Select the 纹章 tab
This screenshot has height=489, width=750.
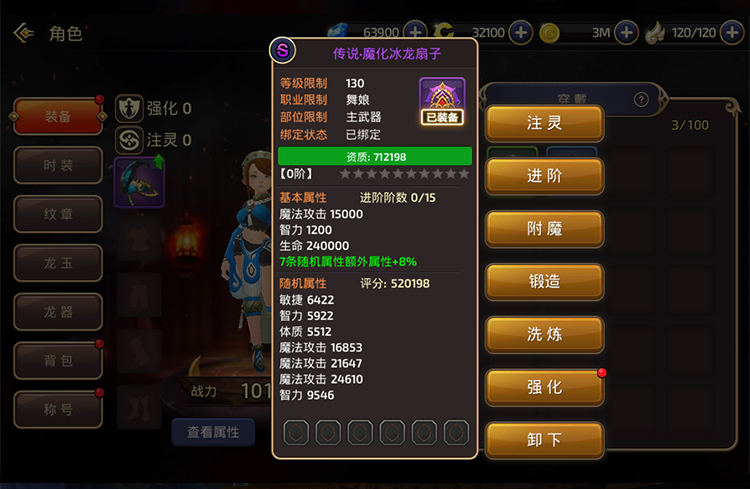58,214
